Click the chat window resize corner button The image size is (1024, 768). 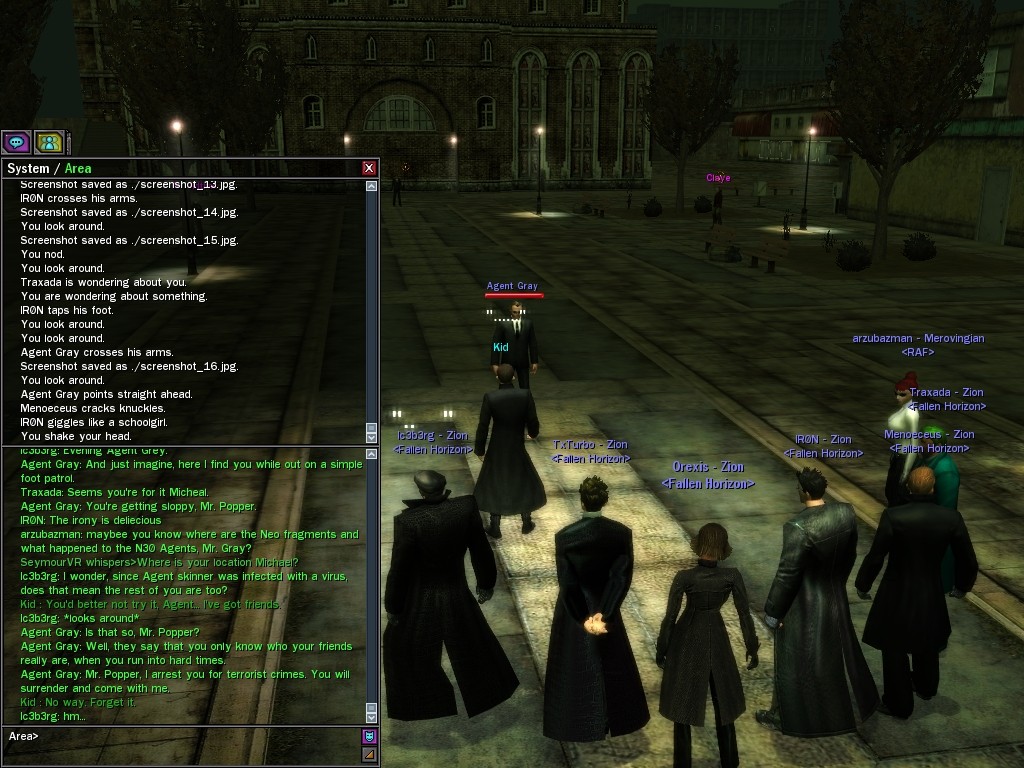(369, 755)
